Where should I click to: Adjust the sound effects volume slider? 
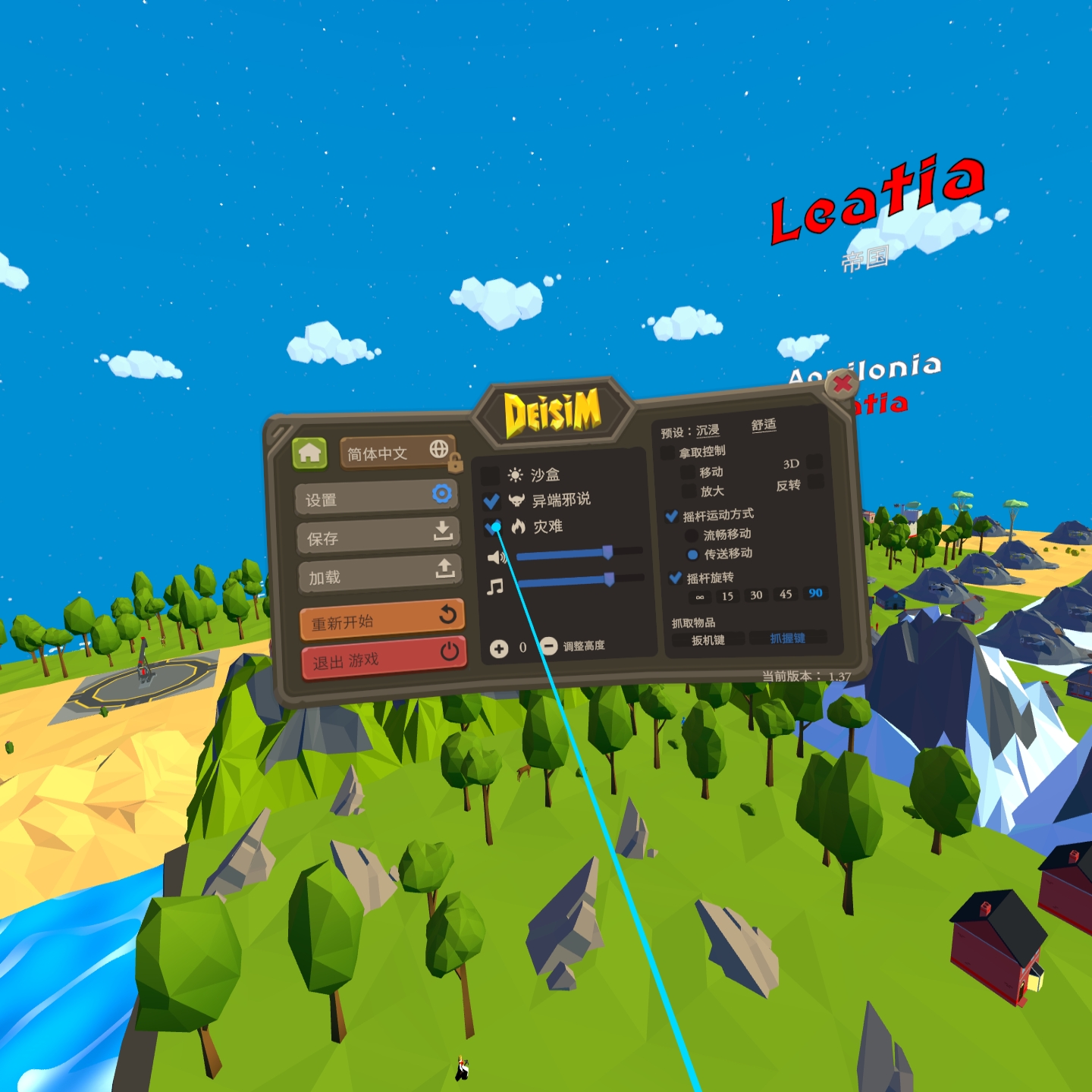pyautogui.click(x=607, y=553)
